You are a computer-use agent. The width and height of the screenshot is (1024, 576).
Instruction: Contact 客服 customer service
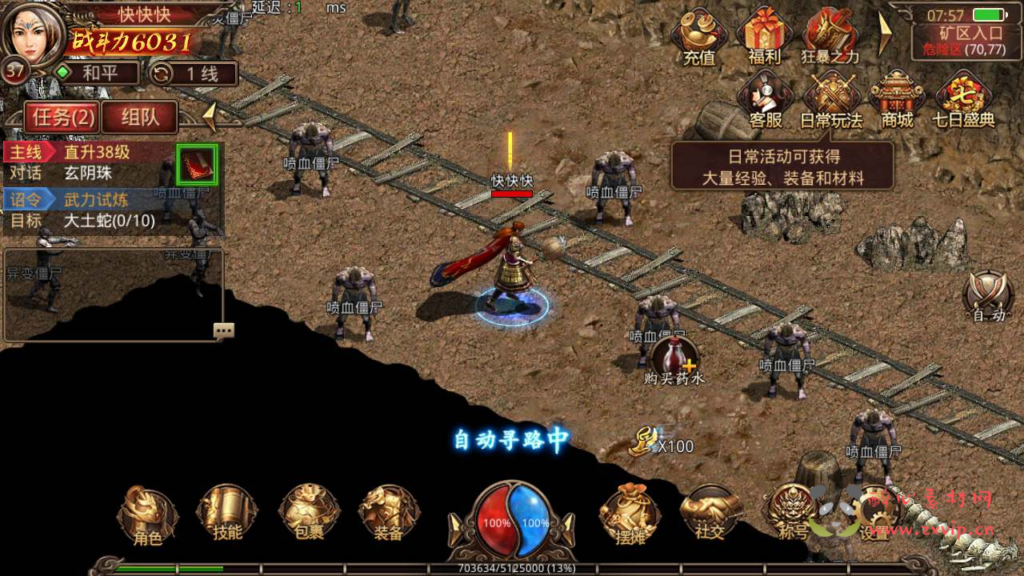click(765, 99)
